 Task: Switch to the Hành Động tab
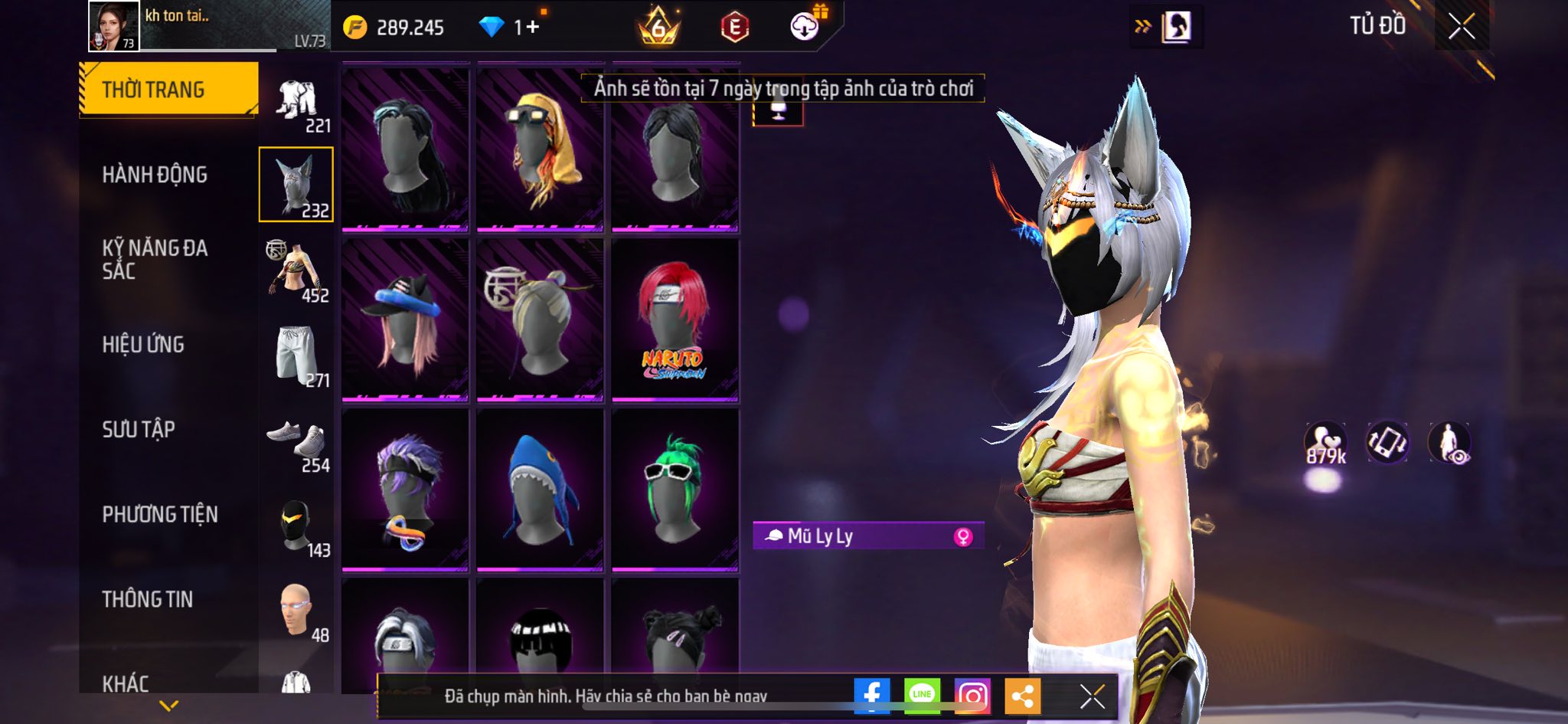tap(155, 175)
